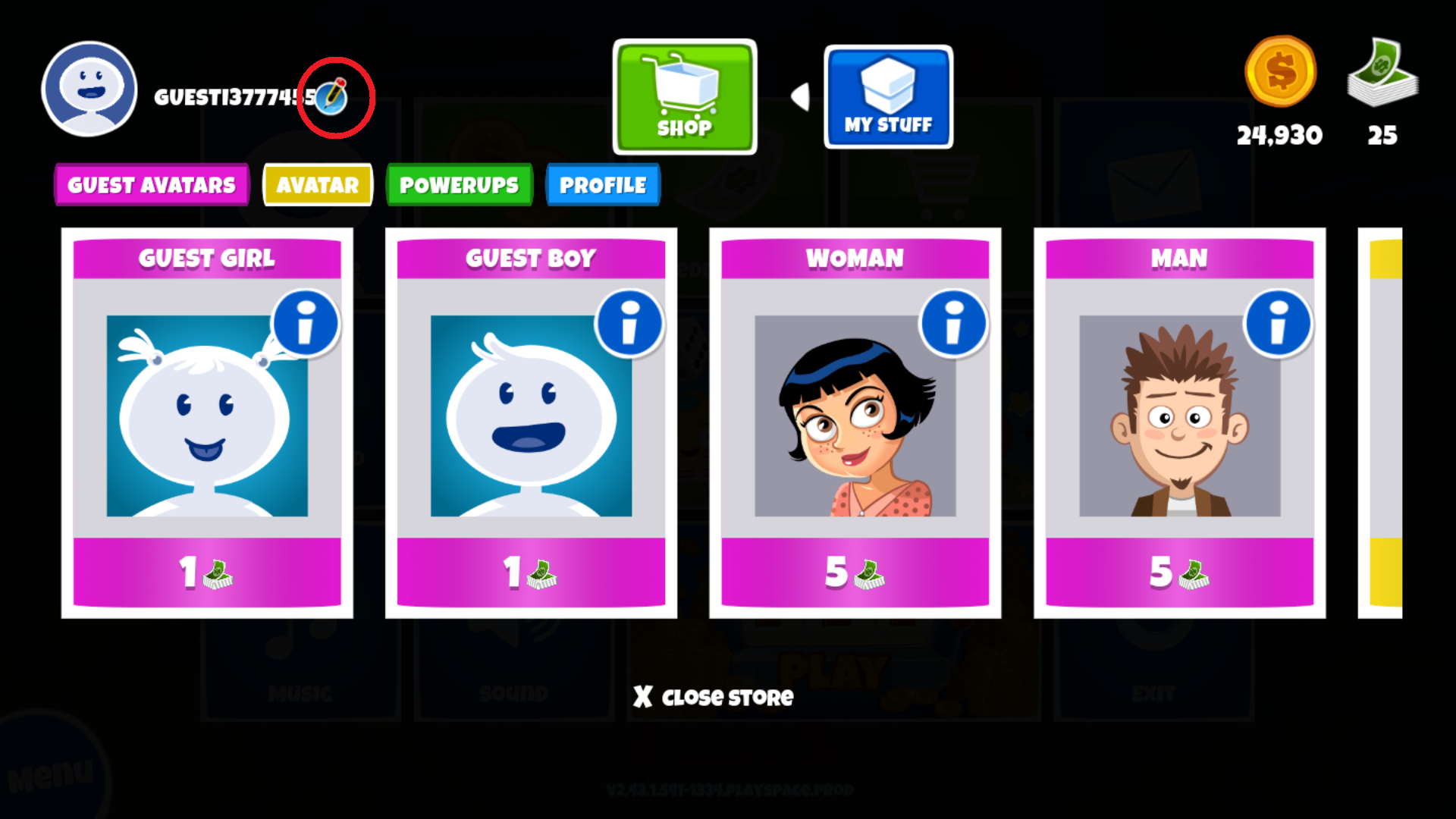Open the Profile tab
This screenshot has height=819, width=1456.
[602, 184]
